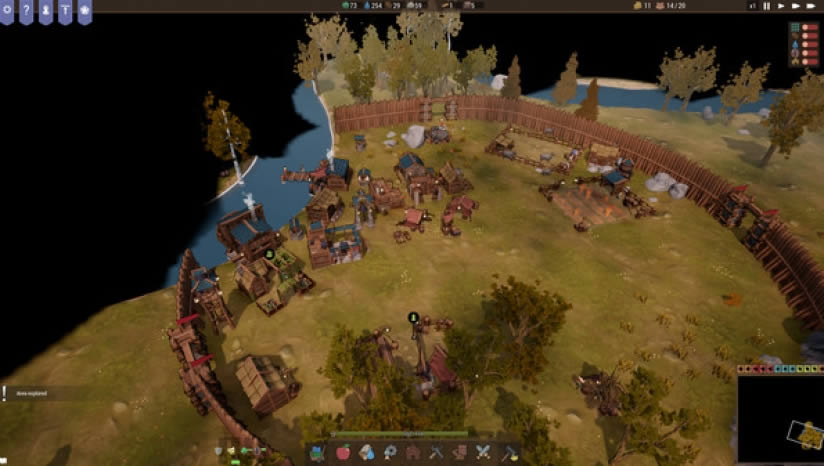Screen dimensions: 824x466
Task: Open the crossed swords military category
Action: pos(484,452)
